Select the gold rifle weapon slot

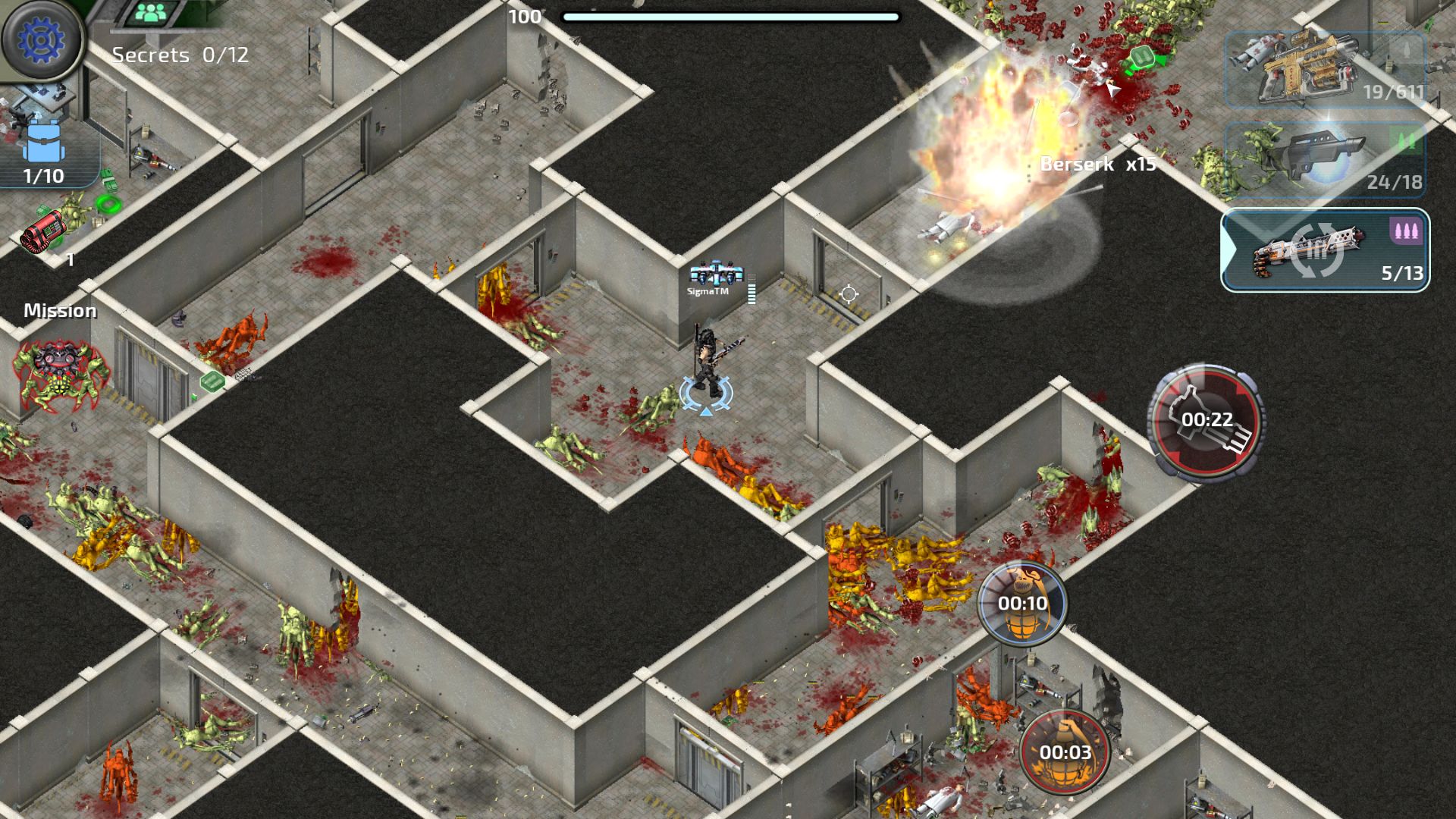(x=1326, y=70)
